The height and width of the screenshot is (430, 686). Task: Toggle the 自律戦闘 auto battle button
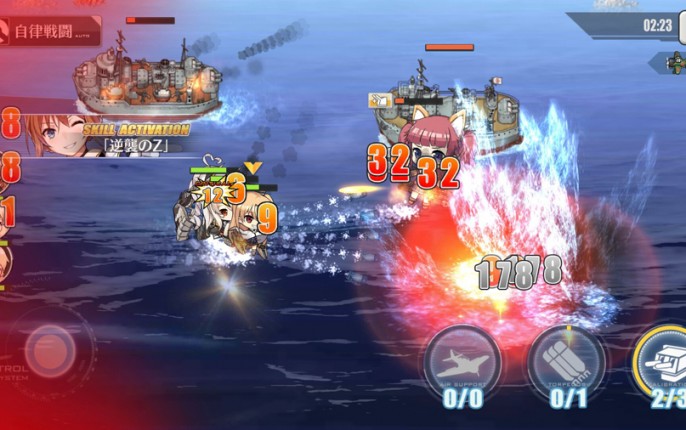point(50,31)
